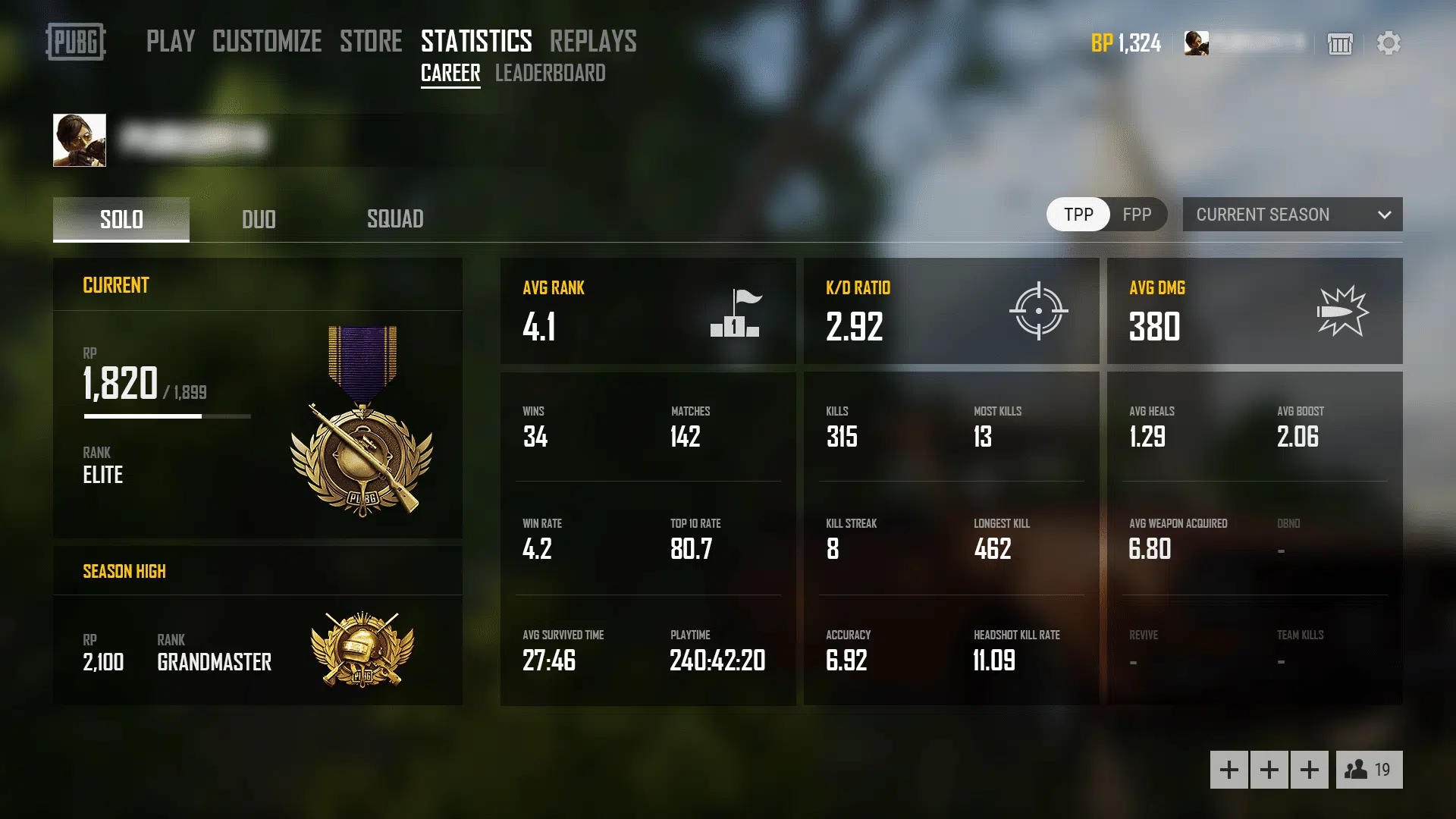Screen dimensions: 1456x819
Task: Click the first party slot plus button
Action: click(1228, 769)
